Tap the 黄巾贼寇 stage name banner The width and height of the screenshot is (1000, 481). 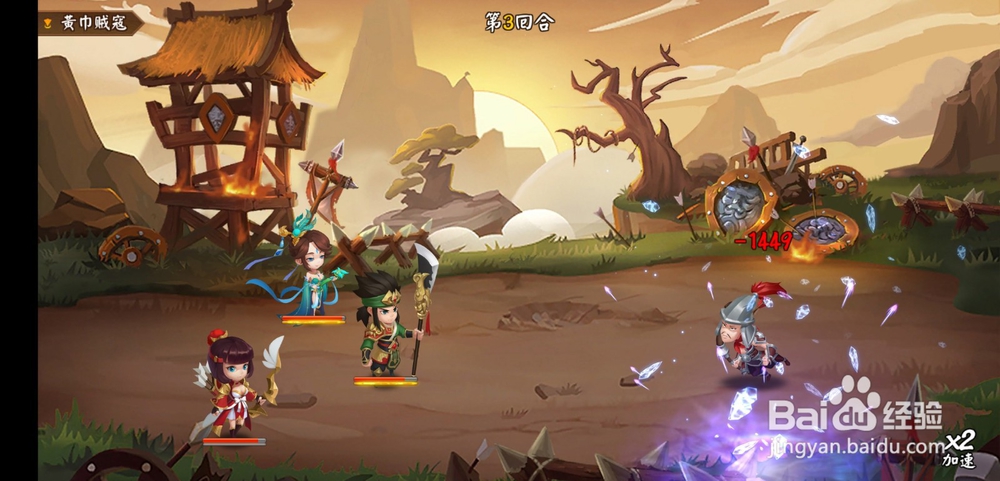pos(88,22)
